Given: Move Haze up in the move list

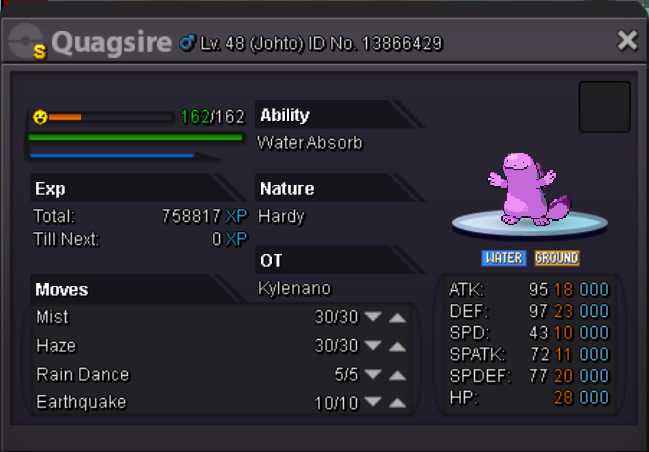Looking at the screenshot, I should (x=397, y=346).
